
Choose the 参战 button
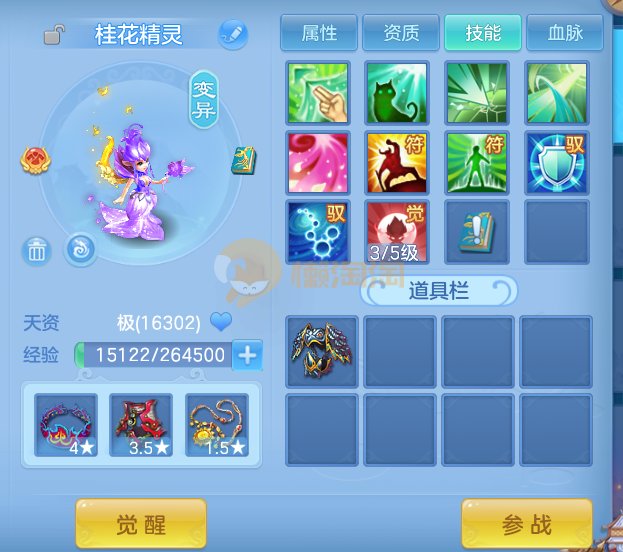pyautogui.click(x=526, y=524)
